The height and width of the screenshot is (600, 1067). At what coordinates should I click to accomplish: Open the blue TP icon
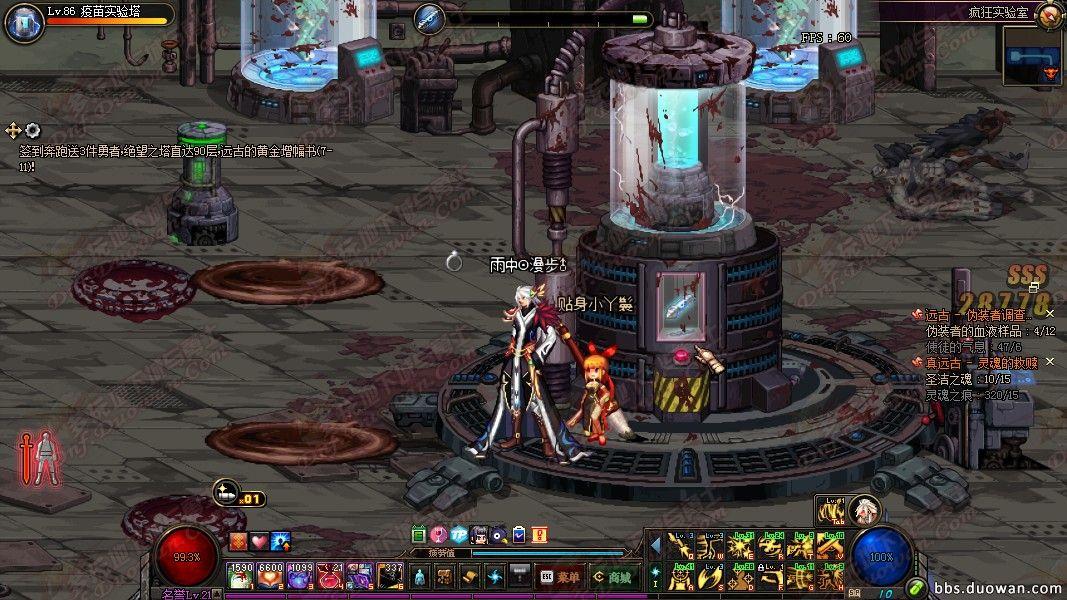pos(459,535)
